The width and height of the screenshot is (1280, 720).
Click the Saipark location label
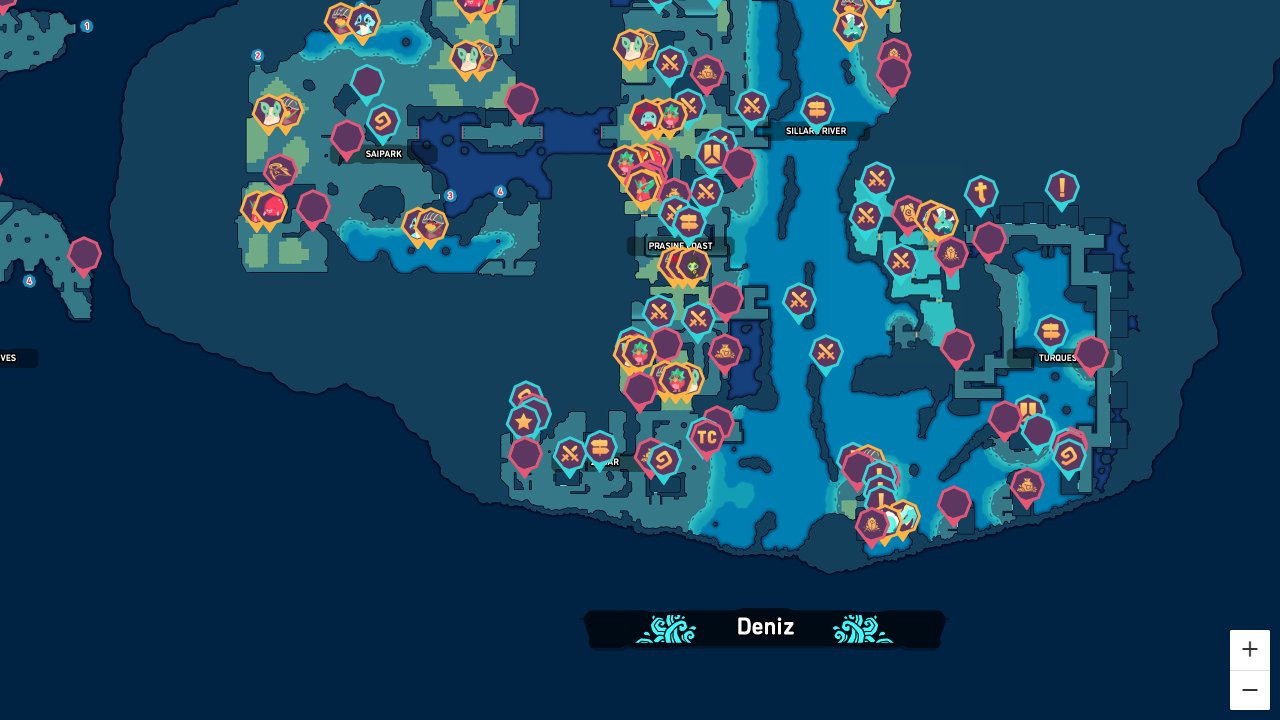[384, 154]
